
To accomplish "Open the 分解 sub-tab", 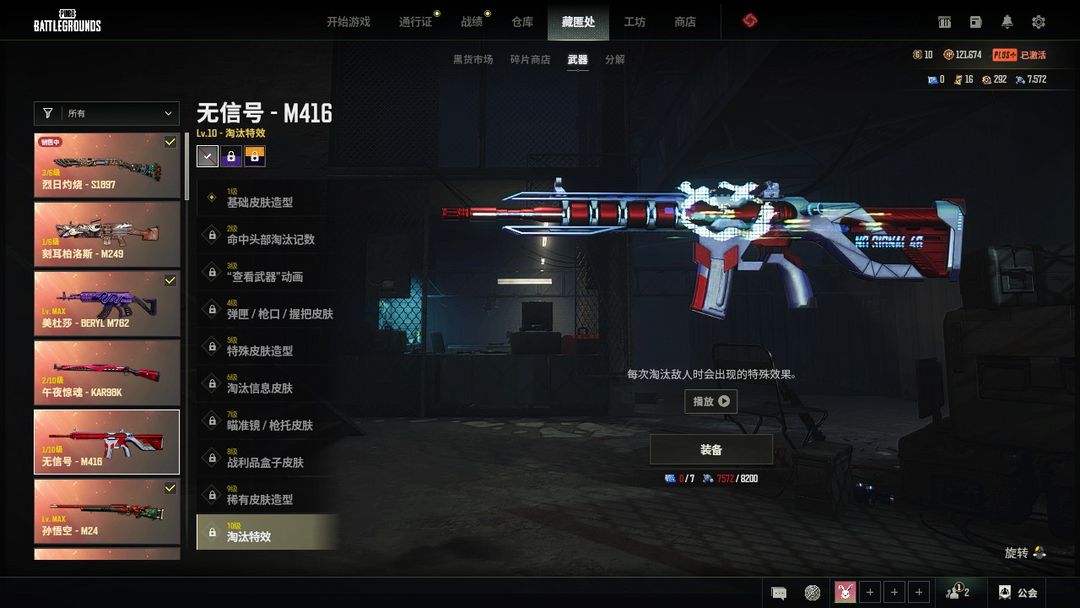I will click(x=615, y=60).
